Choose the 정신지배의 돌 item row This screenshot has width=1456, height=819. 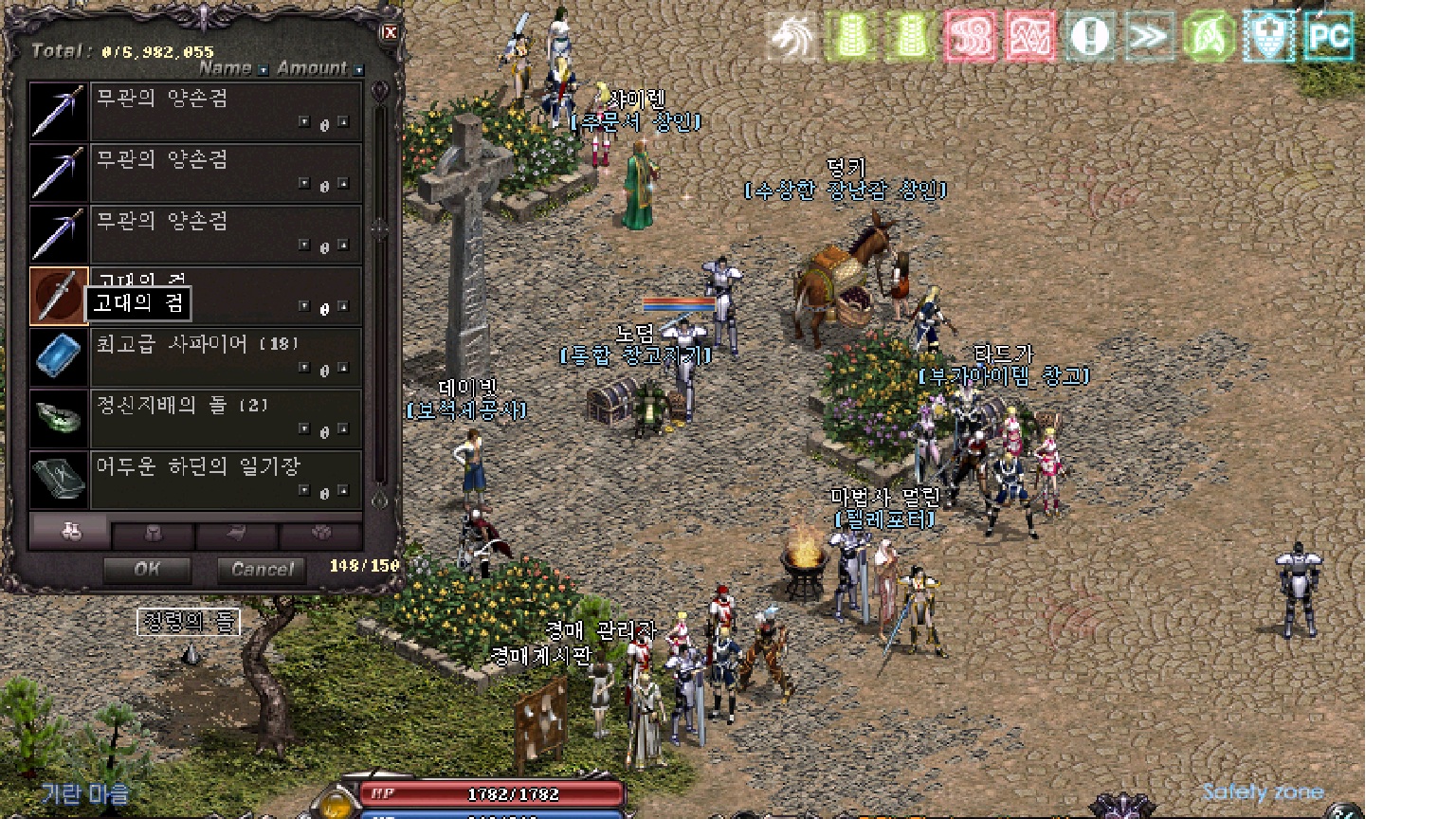pos(226,418)
